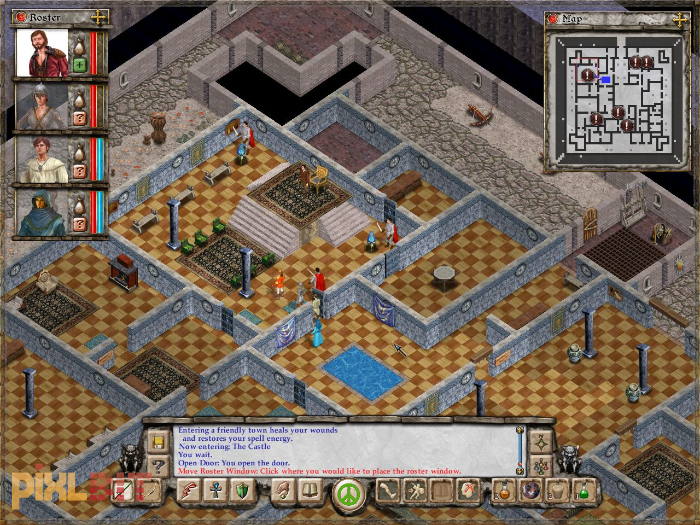Select the red-vested first party member portrait

point(41,54)
